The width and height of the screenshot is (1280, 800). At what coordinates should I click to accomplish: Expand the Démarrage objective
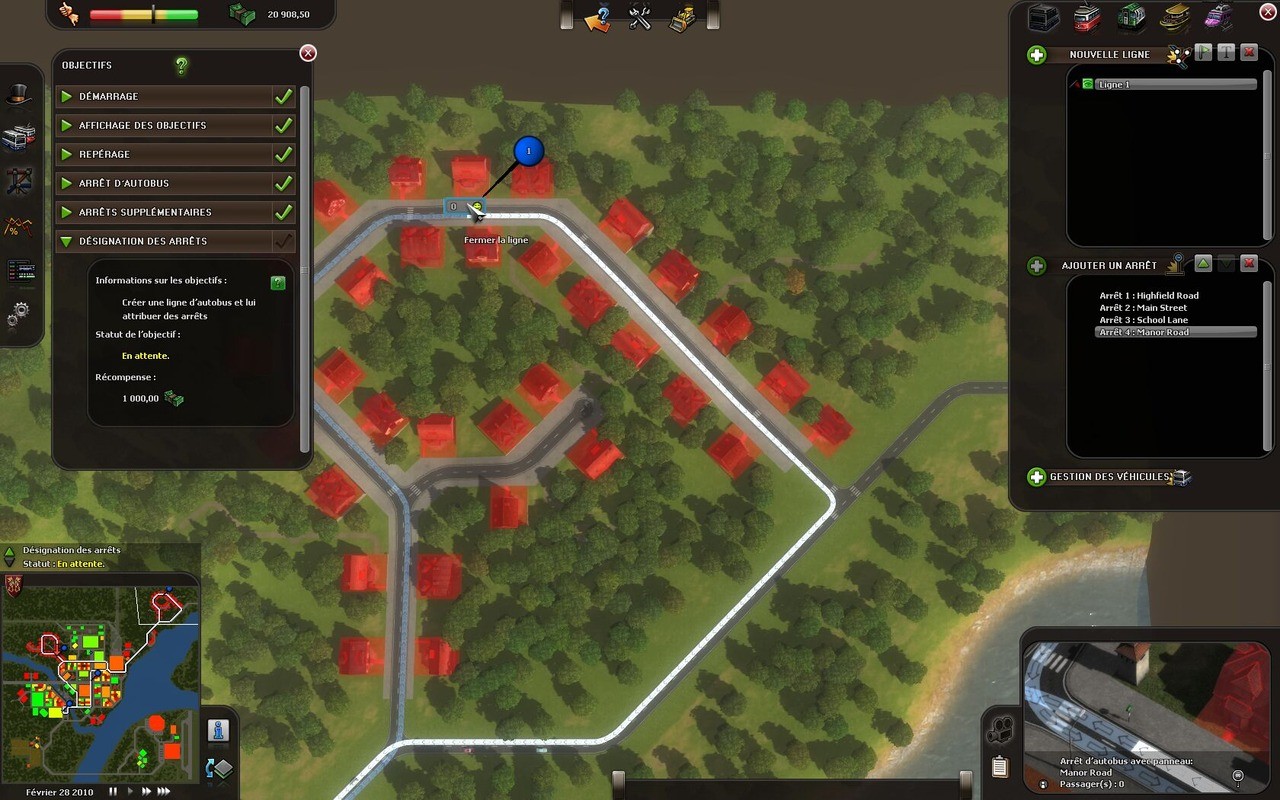click(67, 97)
